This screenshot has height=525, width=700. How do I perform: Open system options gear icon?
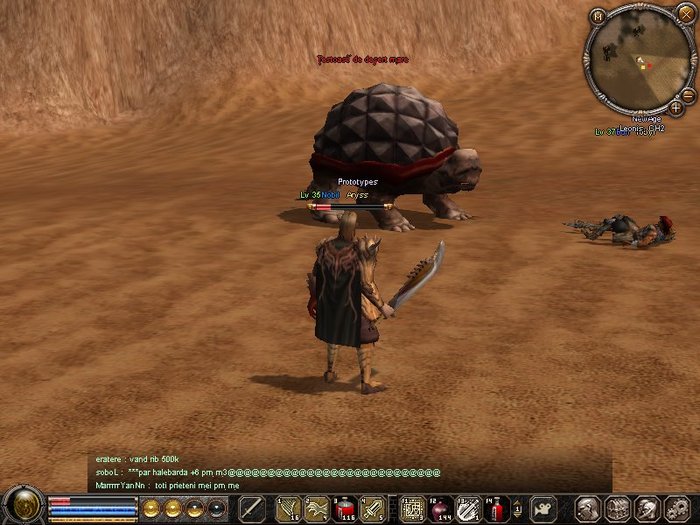674,508
